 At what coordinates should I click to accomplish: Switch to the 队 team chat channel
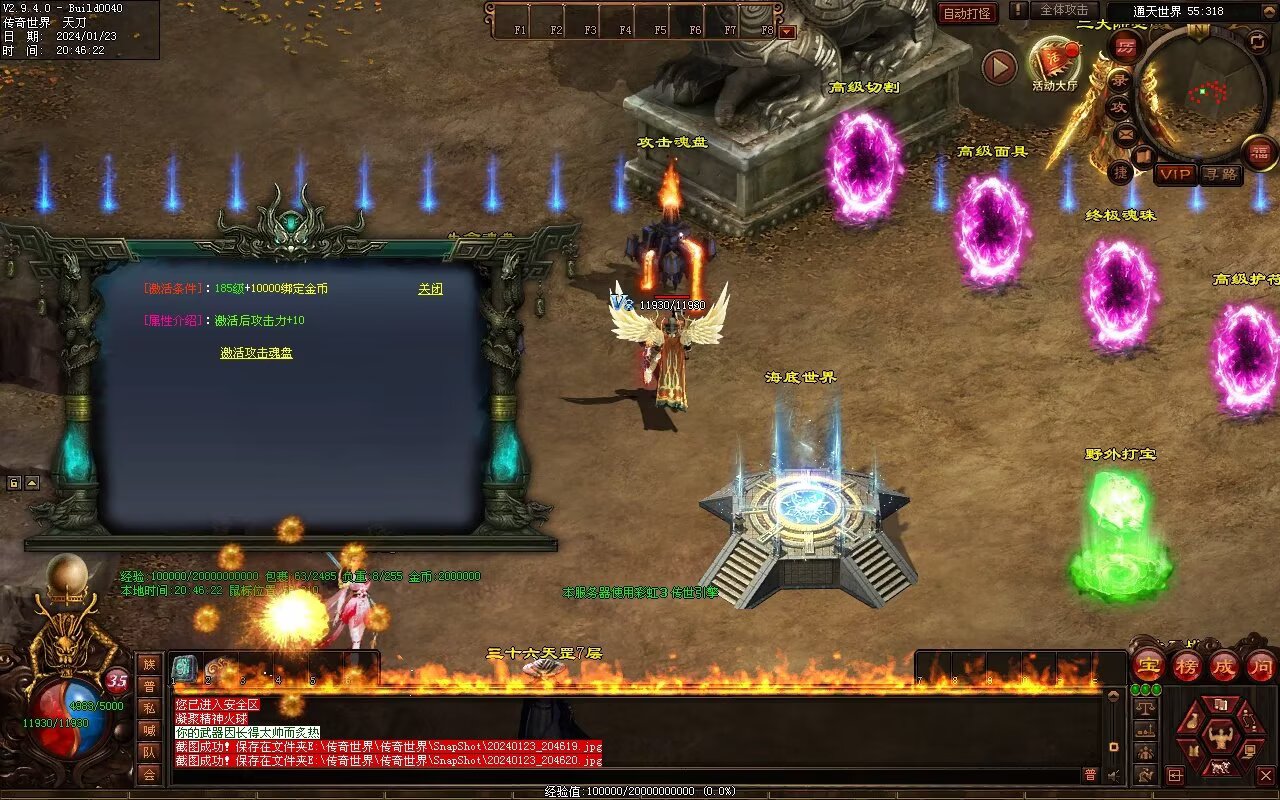149,751
